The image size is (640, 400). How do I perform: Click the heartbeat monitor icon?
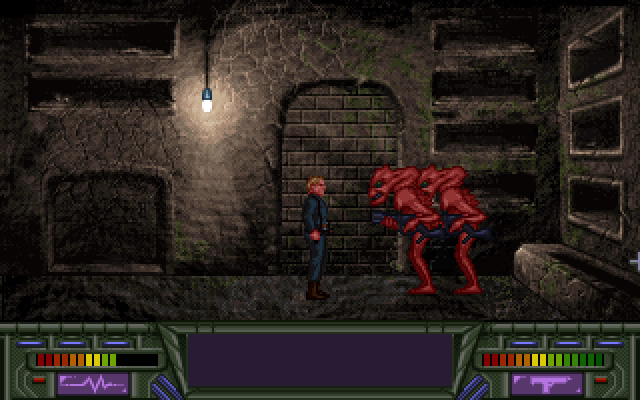(x=93, y=383)
